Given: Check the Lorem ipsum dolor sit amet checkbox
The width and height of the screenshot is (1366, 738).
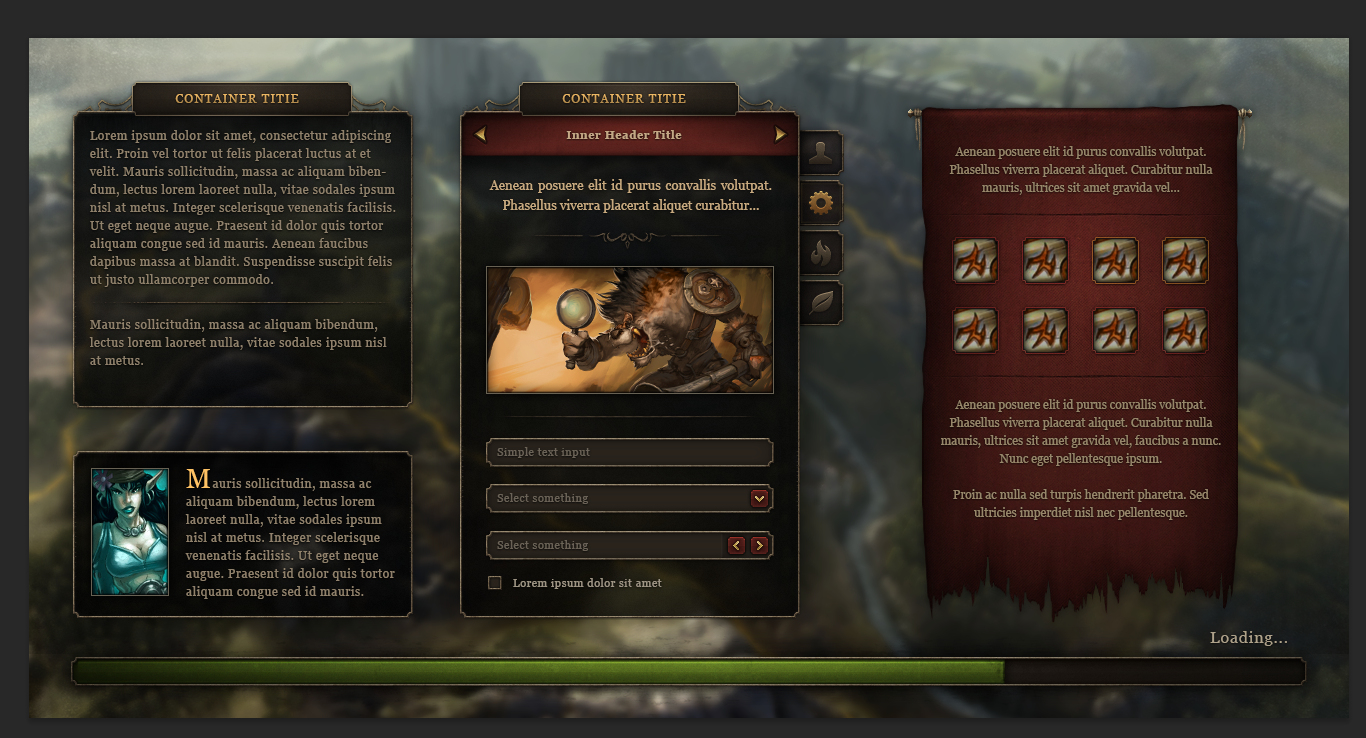Looking at the screenshot, I should click(x=494, y=582).
